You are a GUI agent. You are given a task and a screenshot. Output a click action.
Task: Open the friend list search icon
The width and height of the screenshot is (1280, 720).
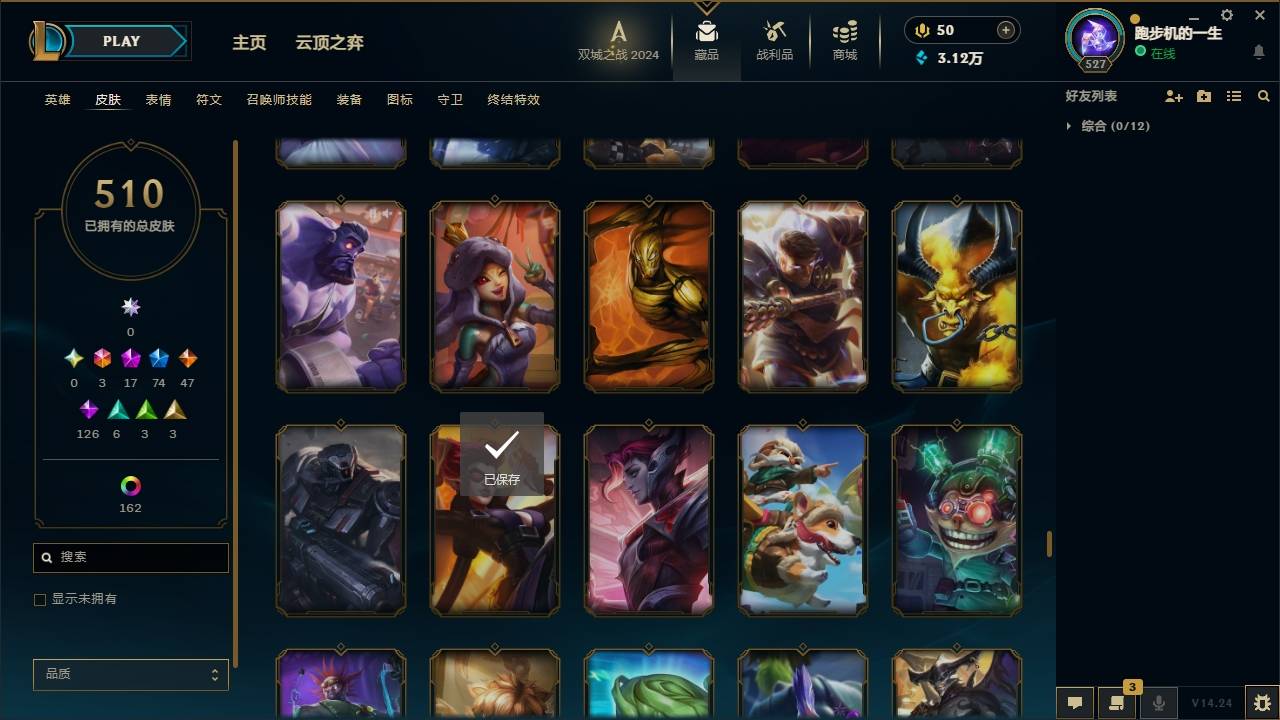(x=1263, y=96)
